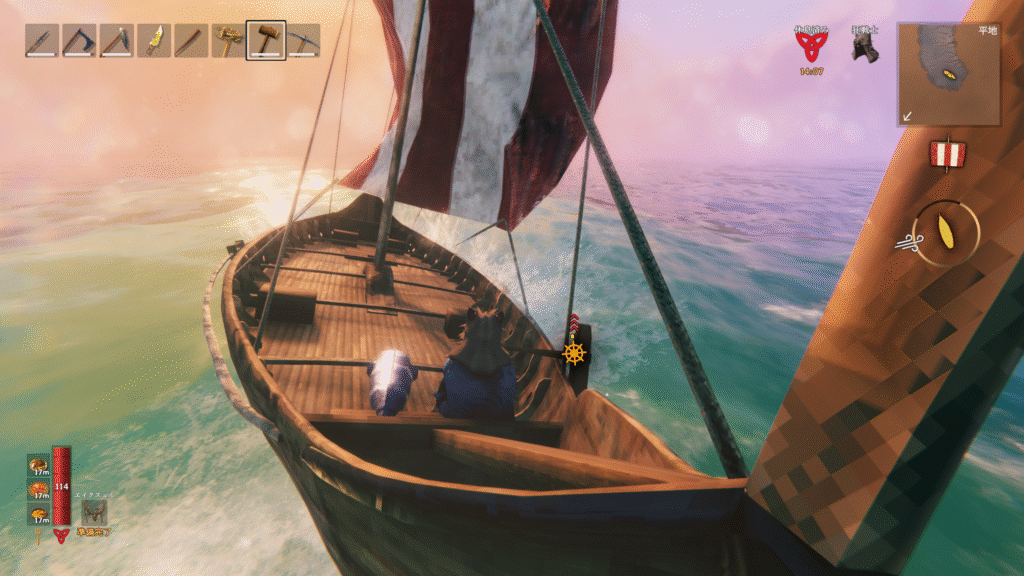Click the highlighted wooden hammer slot
Screen dimensions: 1024x576
pos(266,41)
